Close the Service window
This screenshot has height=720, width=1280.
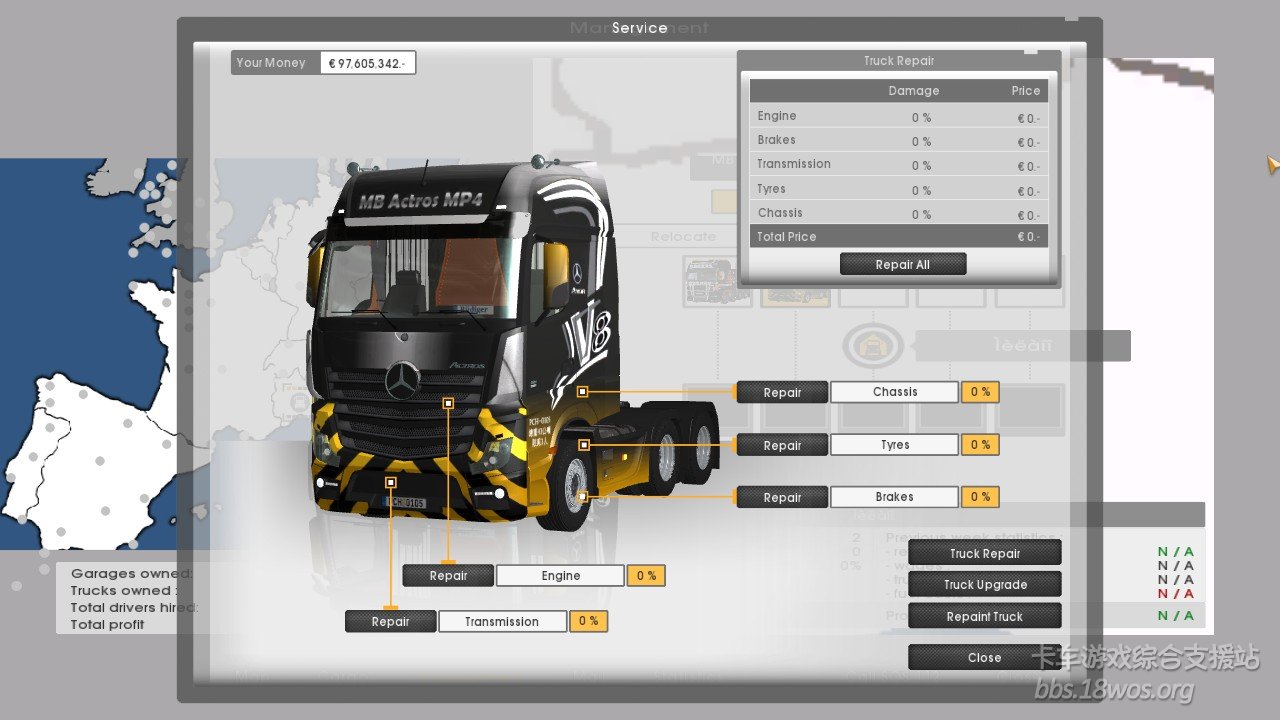tap(984, 657)
